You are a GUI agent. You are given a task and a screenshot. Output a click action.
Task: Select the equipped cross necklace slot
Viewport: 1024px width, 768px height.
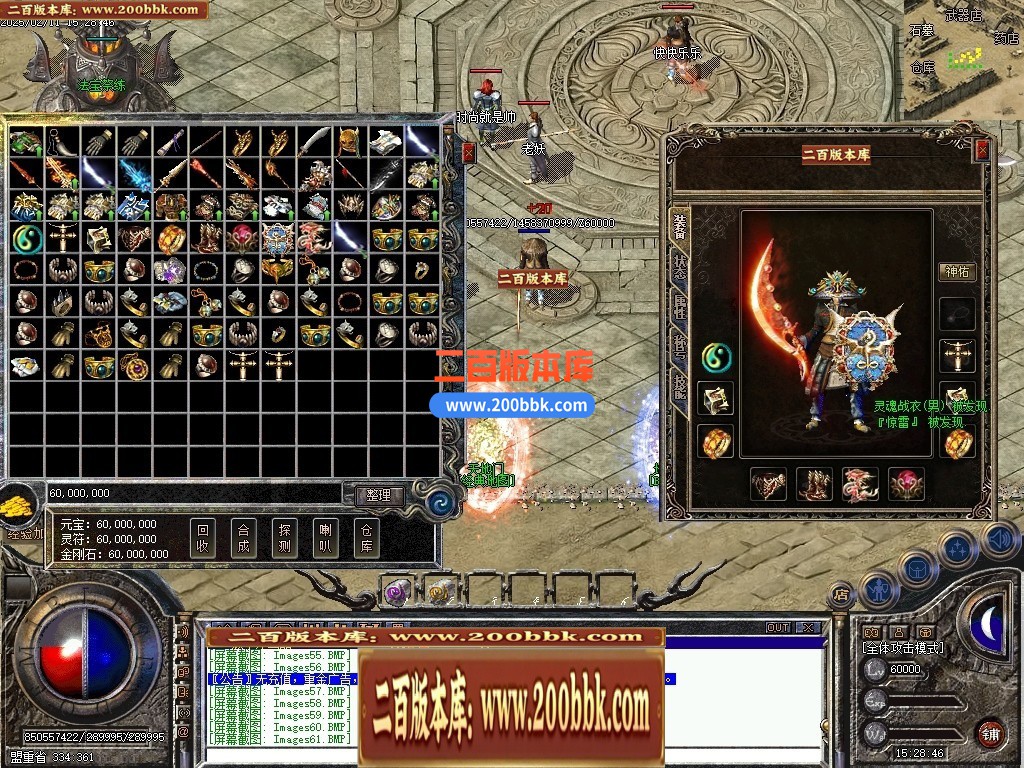957,356
